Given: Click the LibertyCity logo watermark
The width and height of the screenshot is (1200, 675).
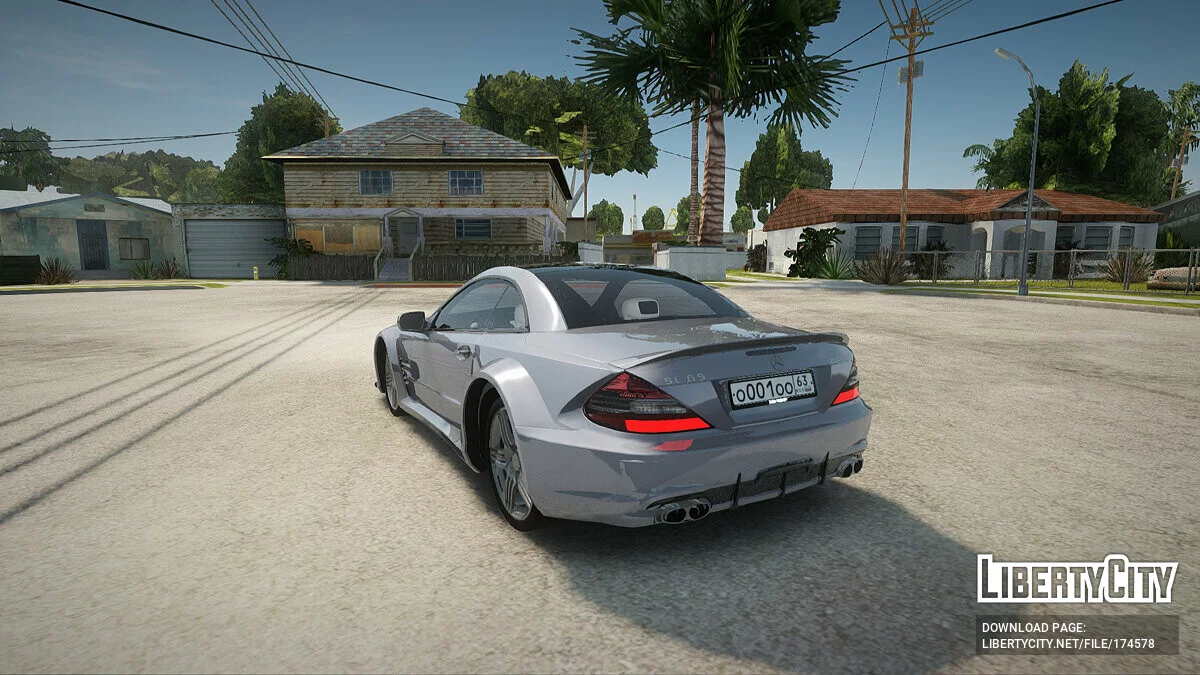Looking at the screenshot, I should point(1077,579).
